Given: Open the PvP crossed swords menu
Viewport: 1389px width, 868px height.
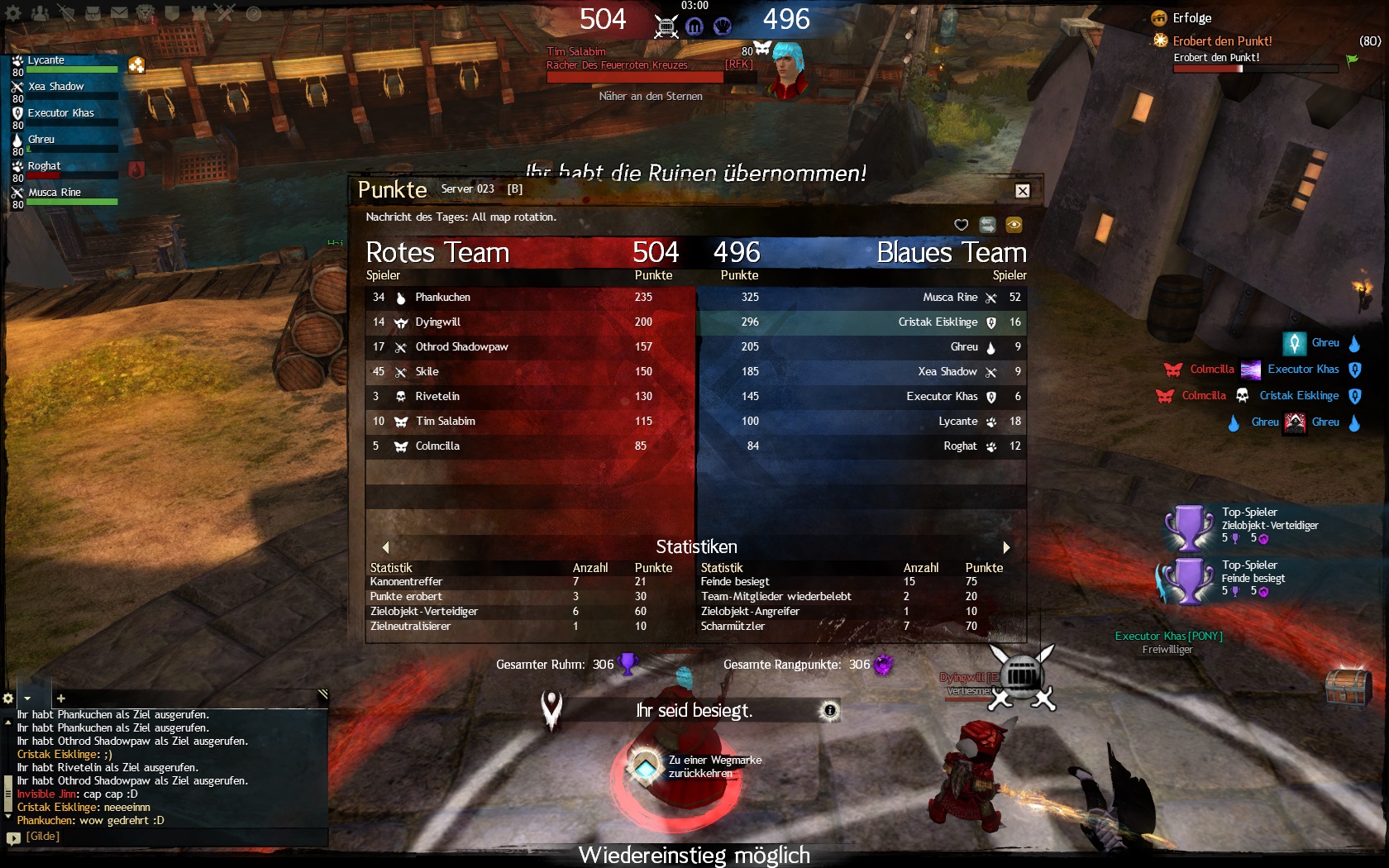Looking at the screenshot, I should tap(225, 13).
